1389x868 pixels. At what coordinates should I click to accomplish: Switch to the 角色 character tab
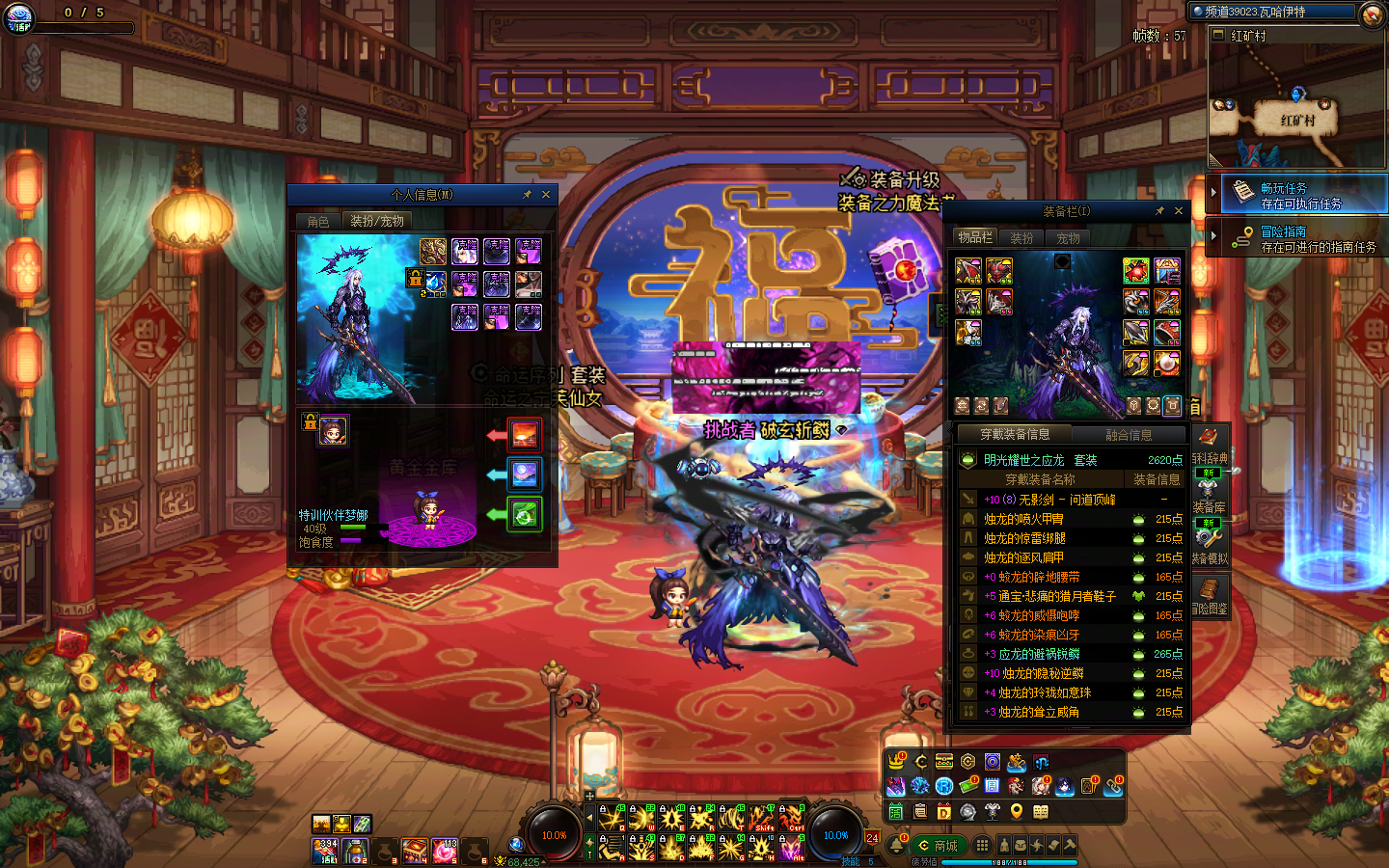point(318,222)
